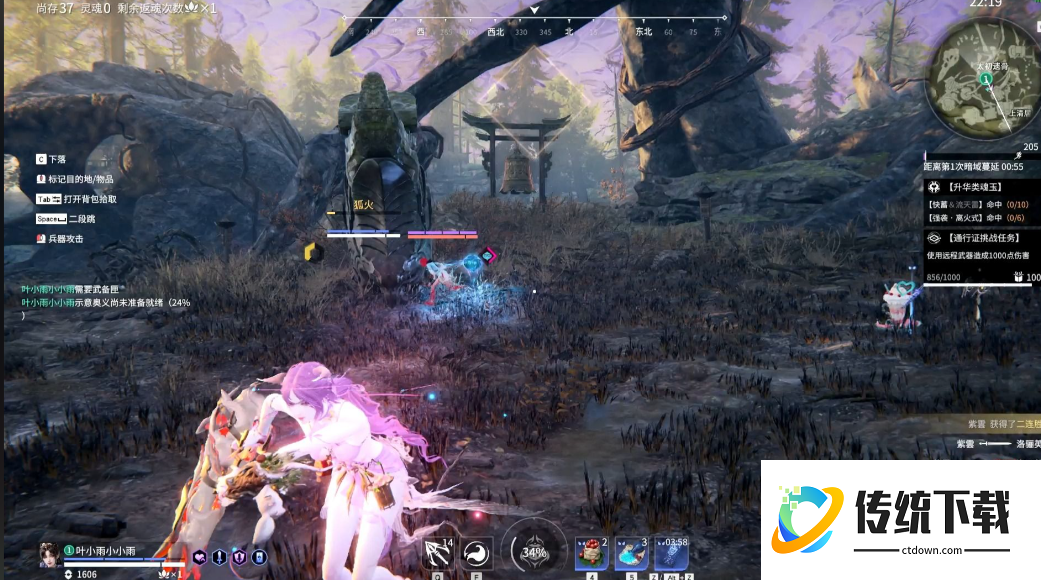The width and height of the screenshot is (1041, 580).
Task: Use the blue armor powder slot
Action: (631, 553)
